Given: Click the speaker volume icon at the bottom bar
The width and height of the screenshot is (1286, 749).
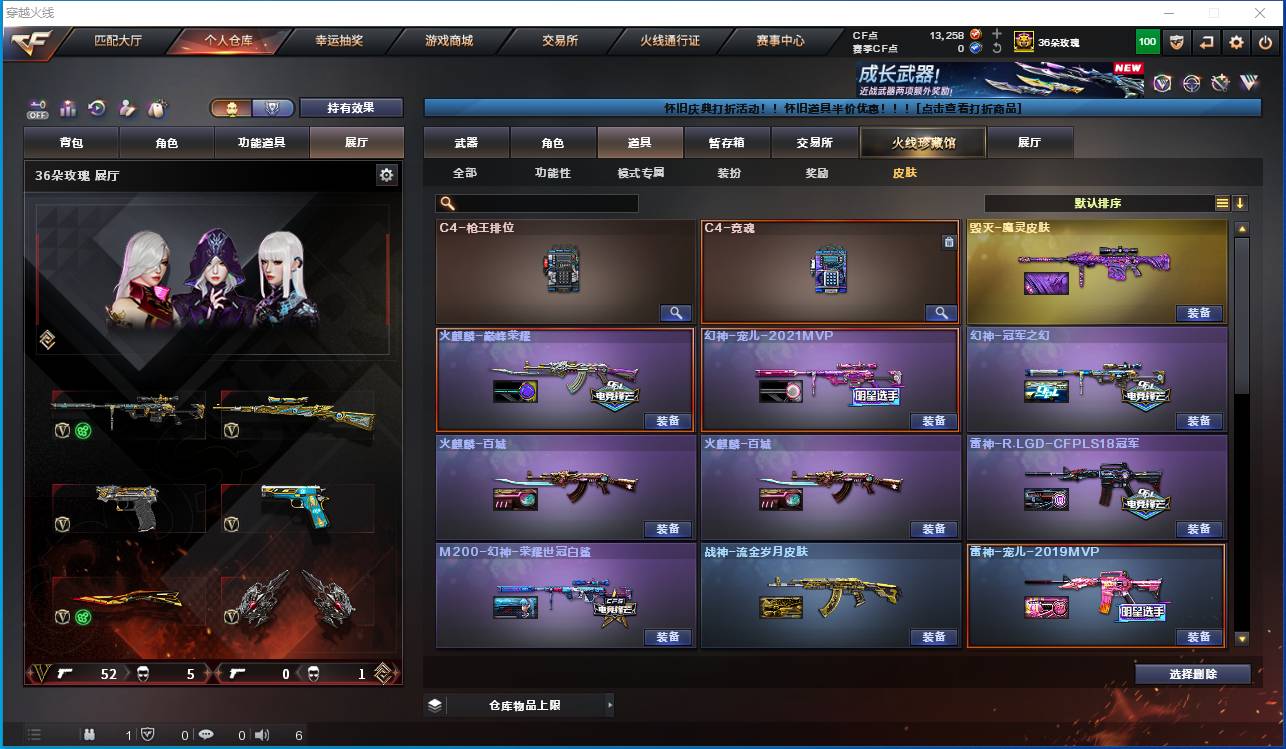Looking at the screenshot, I should click(x=261, y=735).
